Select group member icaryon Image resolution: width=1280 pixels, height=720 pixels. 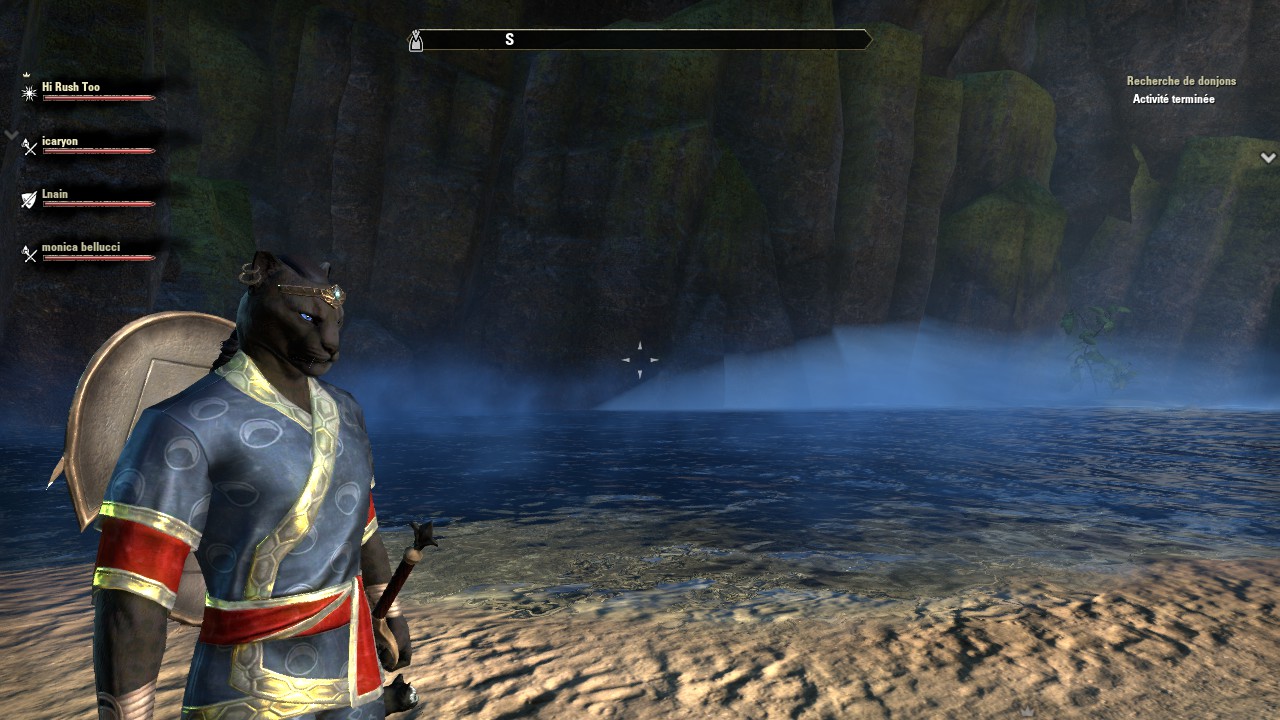60,141
